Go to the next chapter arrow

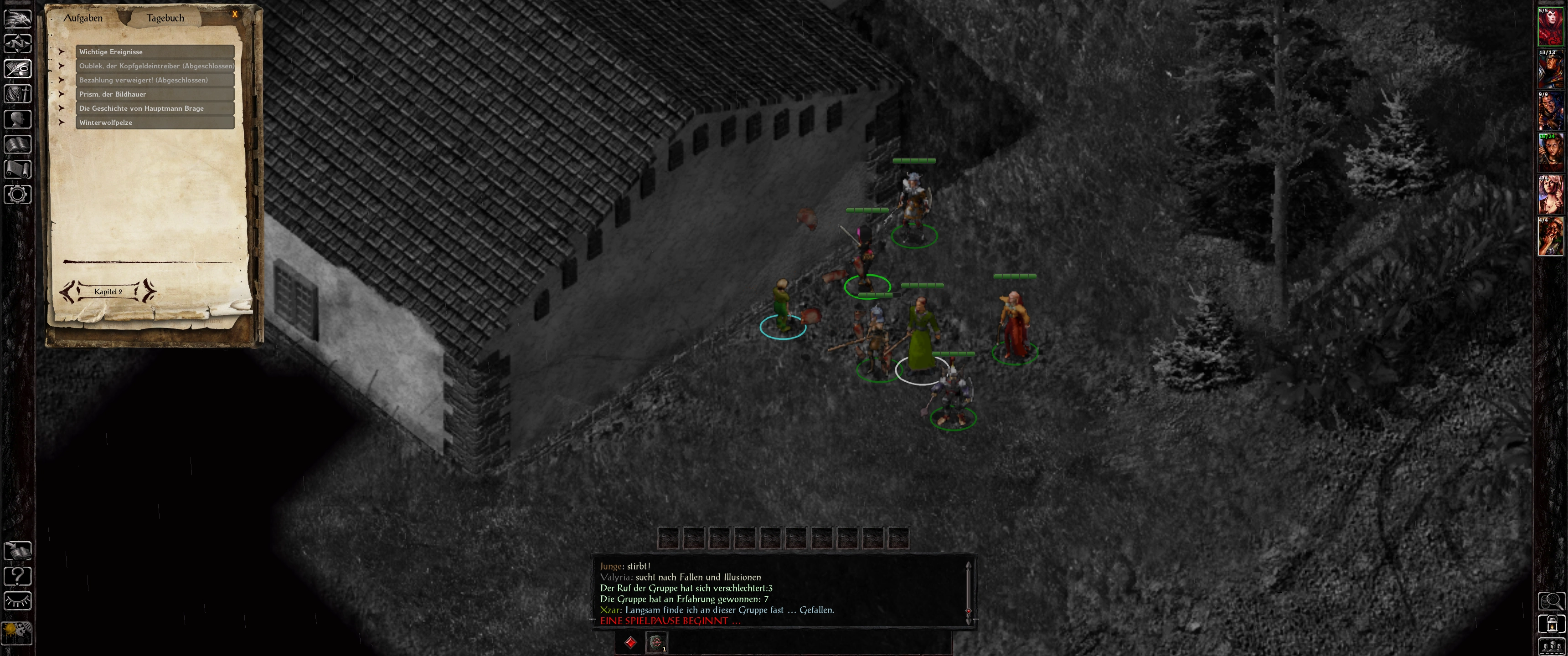pos(148,292)
